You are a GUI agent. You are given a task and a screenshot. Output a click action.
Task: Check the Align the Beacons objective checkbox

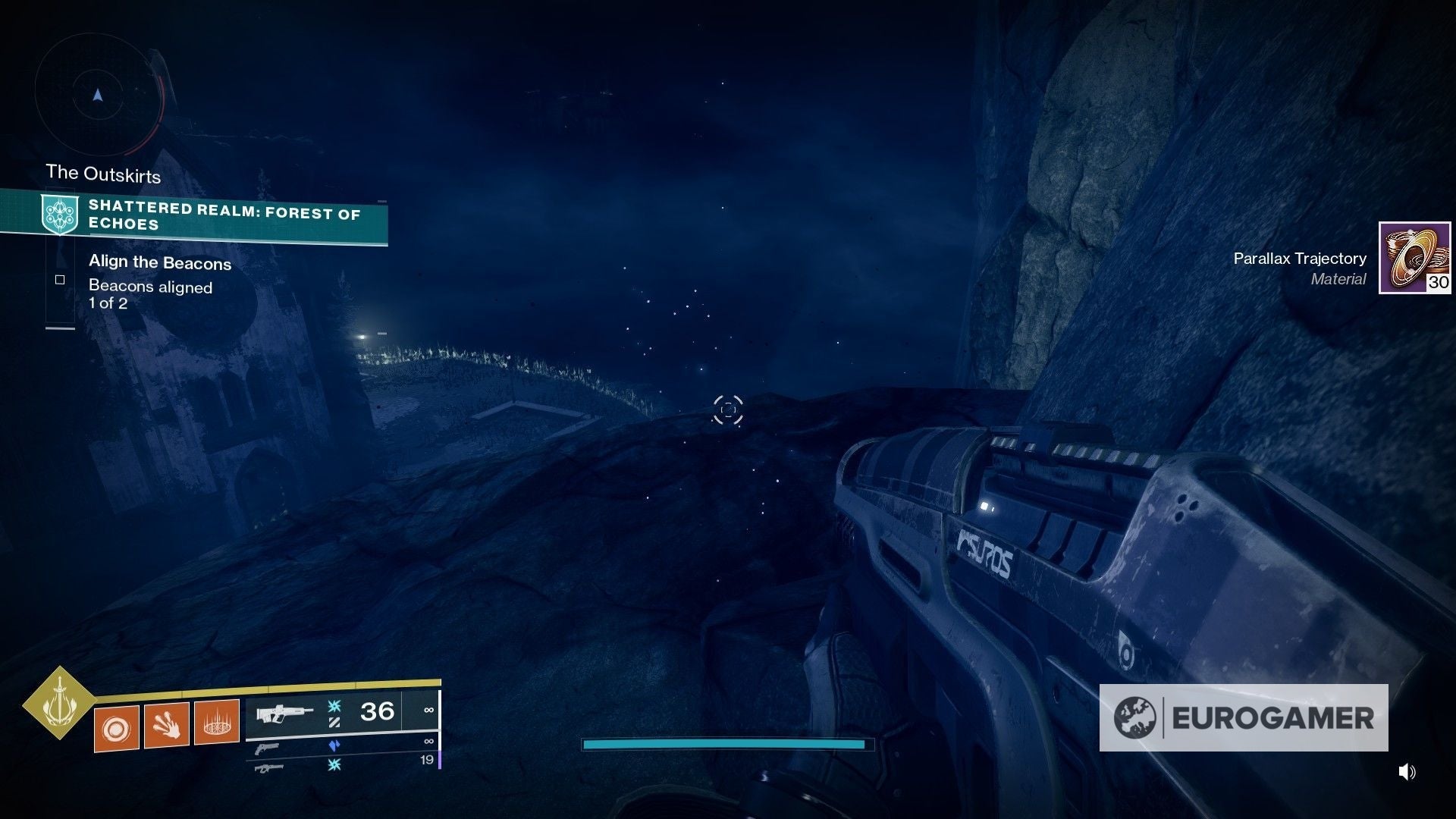(x=59, y=279)
